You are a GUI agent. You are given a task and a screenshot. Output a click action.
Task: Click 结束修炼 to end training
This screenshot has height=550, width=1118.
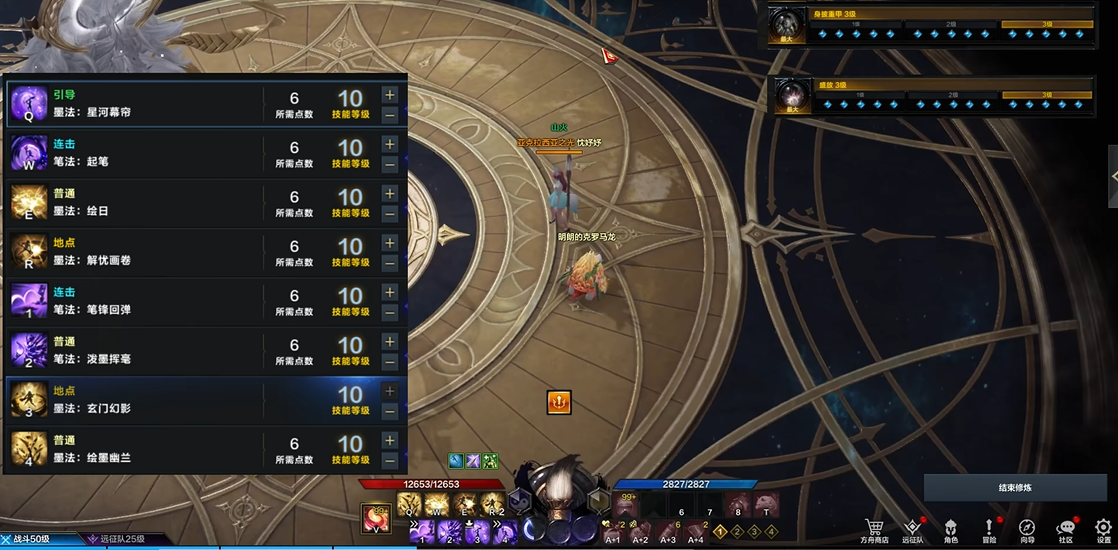[x=1014, y=488]
